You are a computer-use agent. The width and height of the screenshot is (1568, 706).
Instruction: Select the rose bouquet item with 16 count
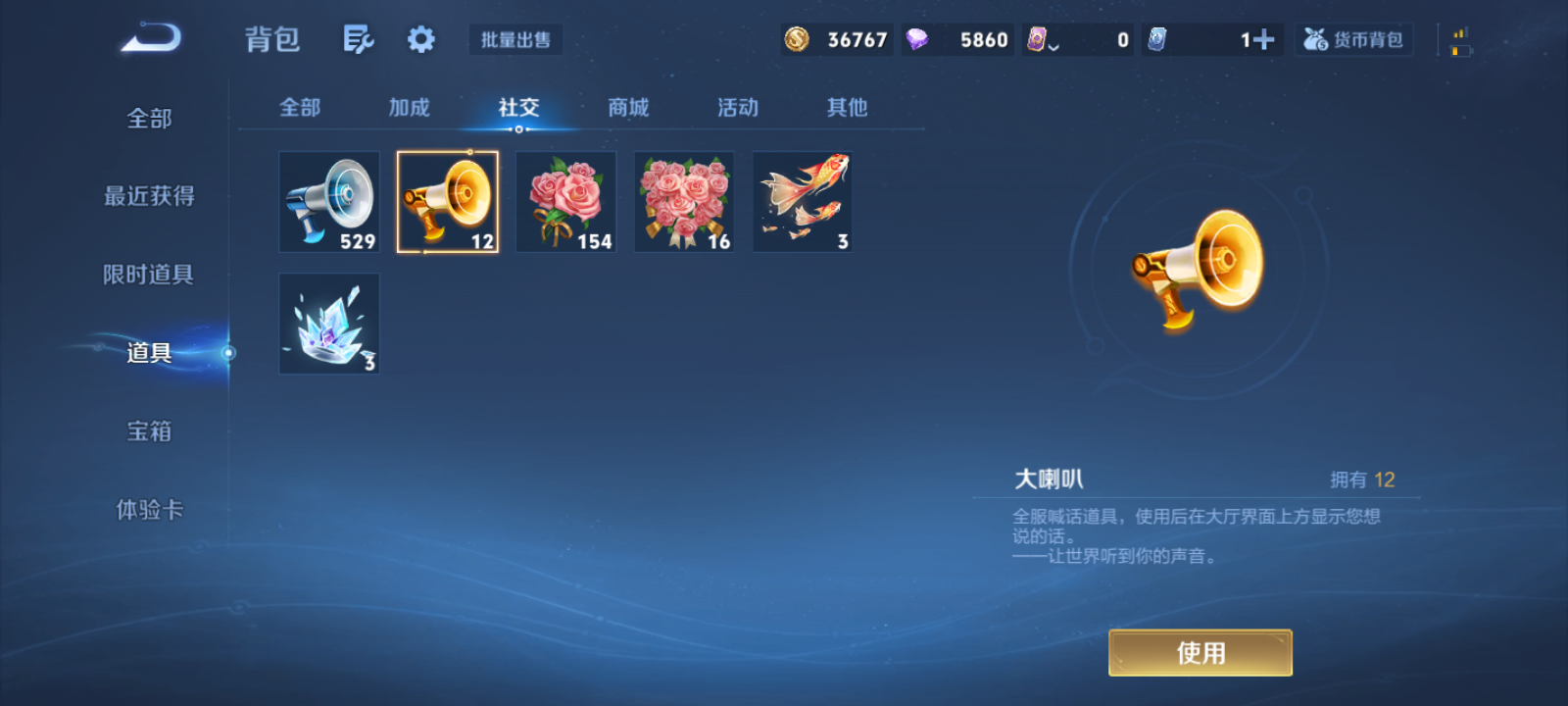pos(683,201)
